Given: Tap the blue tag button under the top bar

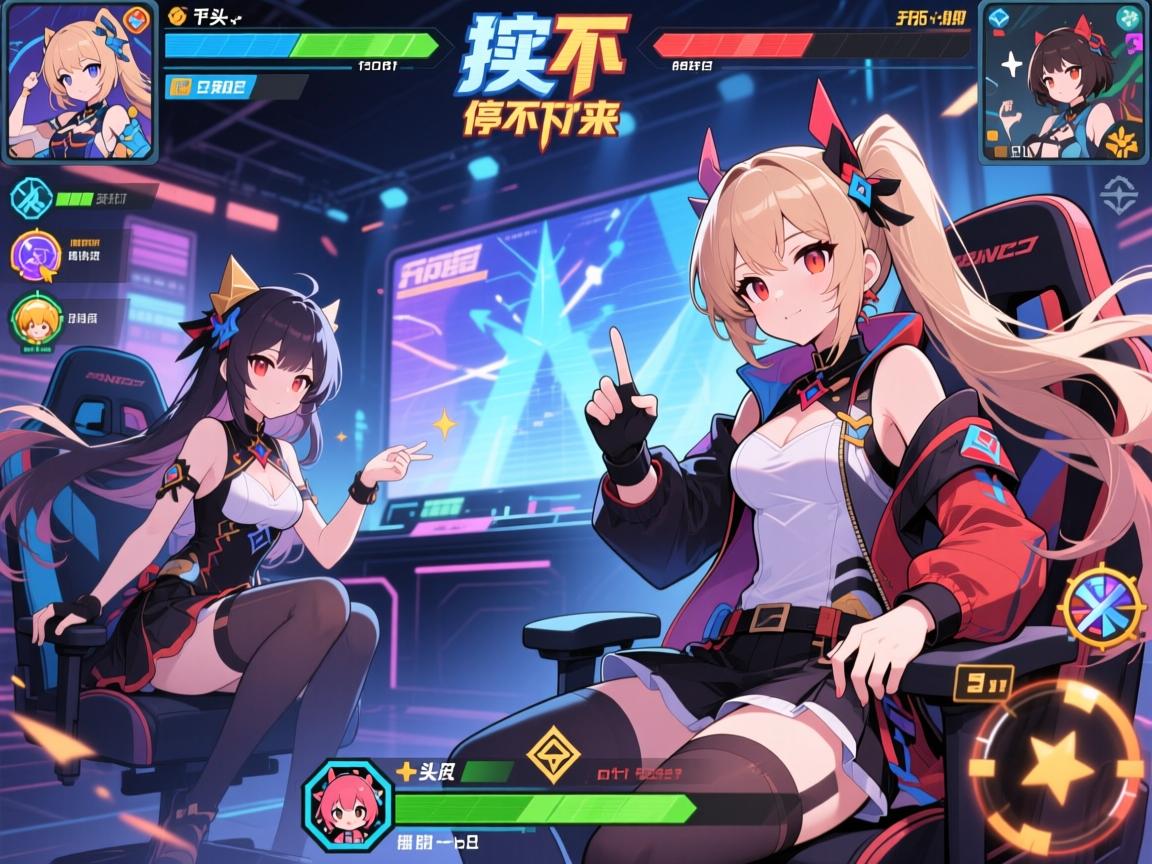Looking at the screenshot, I should [x=208, y=87].
